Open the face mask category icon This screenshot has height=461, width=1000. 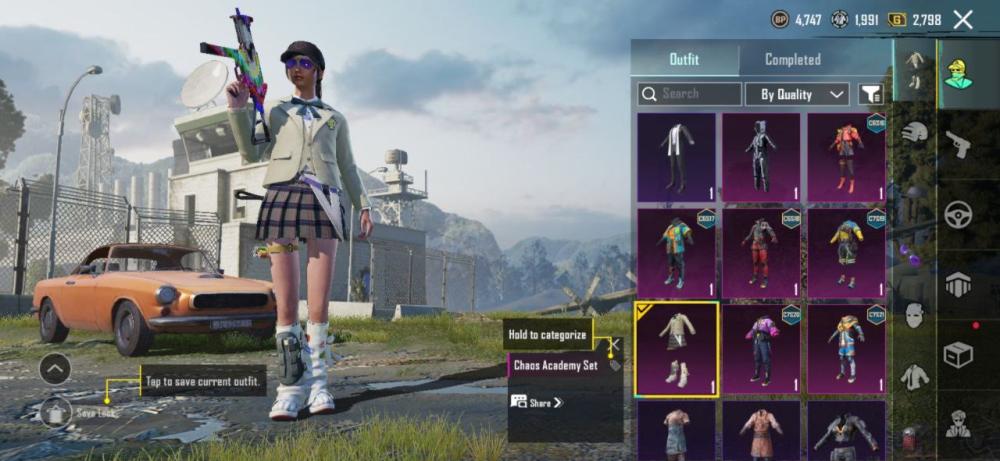click(x=915, y=315)
